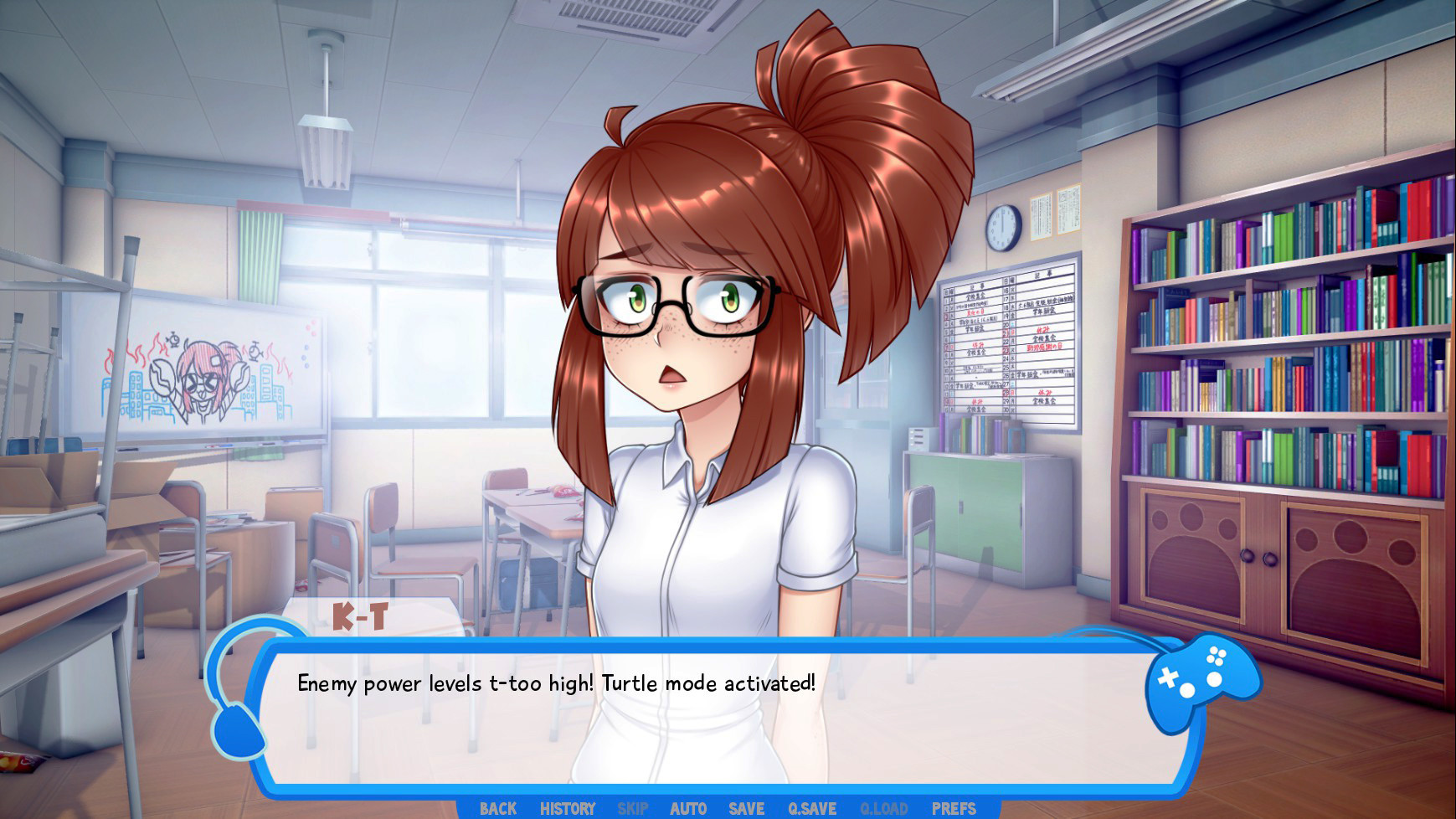1456x819 pixels.
Task: Click the wall clock above the schedule board
Action: click(1001, 228)
